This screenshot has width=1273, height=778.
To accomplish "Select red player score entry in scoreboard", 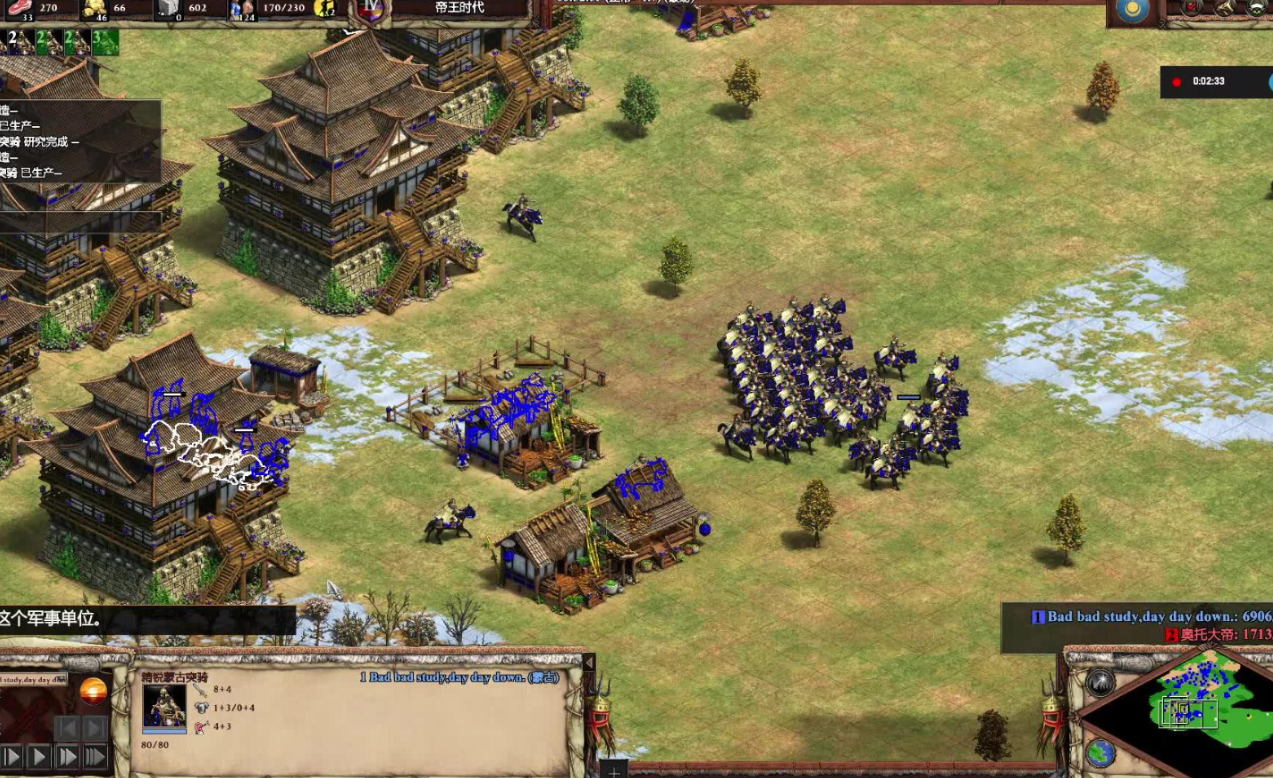I will click(1215, 634).
